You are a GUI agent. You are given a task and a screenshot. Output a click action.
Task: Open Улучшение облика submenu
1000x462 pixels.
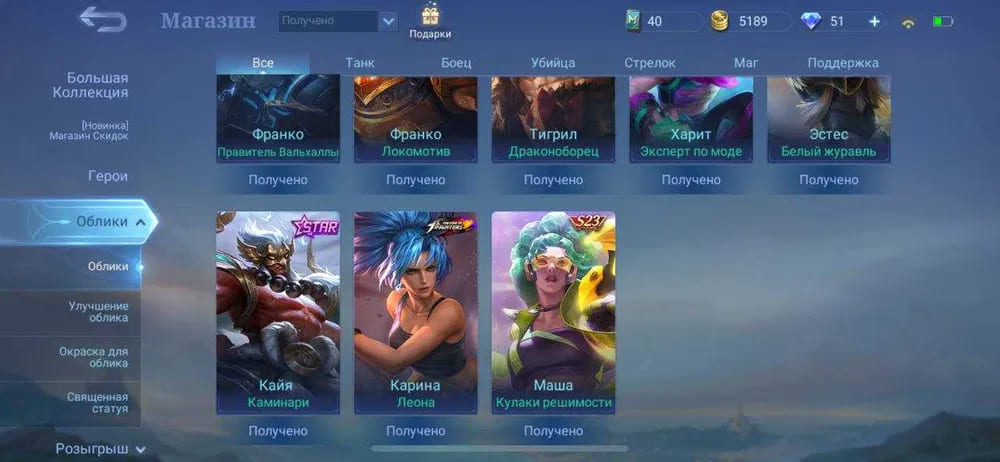tap(98, 311)
